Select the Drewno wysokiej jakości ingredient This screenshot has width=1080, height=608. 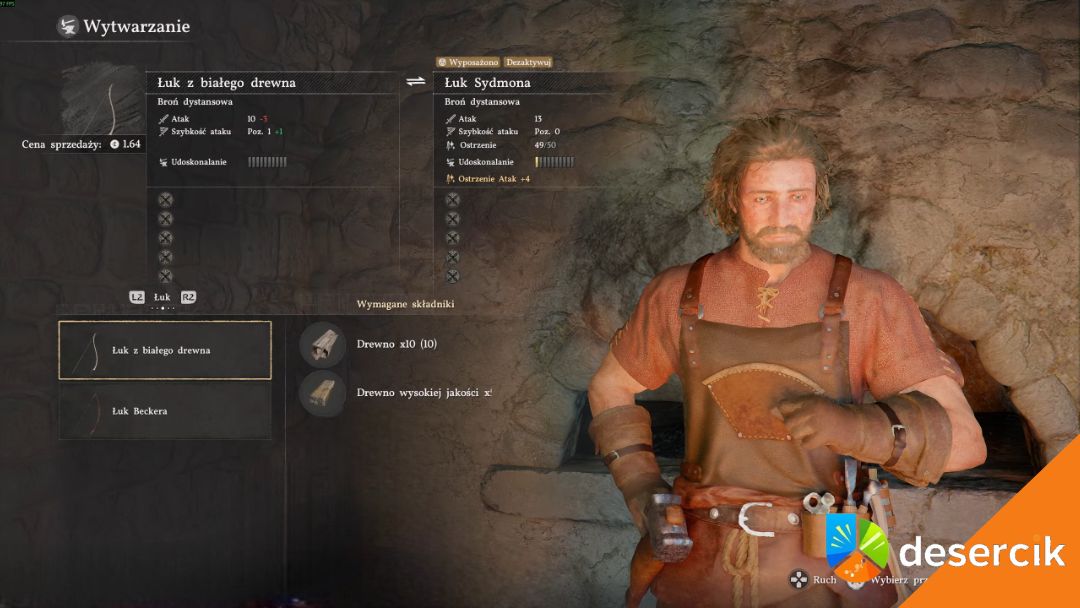tap(322, 392)
